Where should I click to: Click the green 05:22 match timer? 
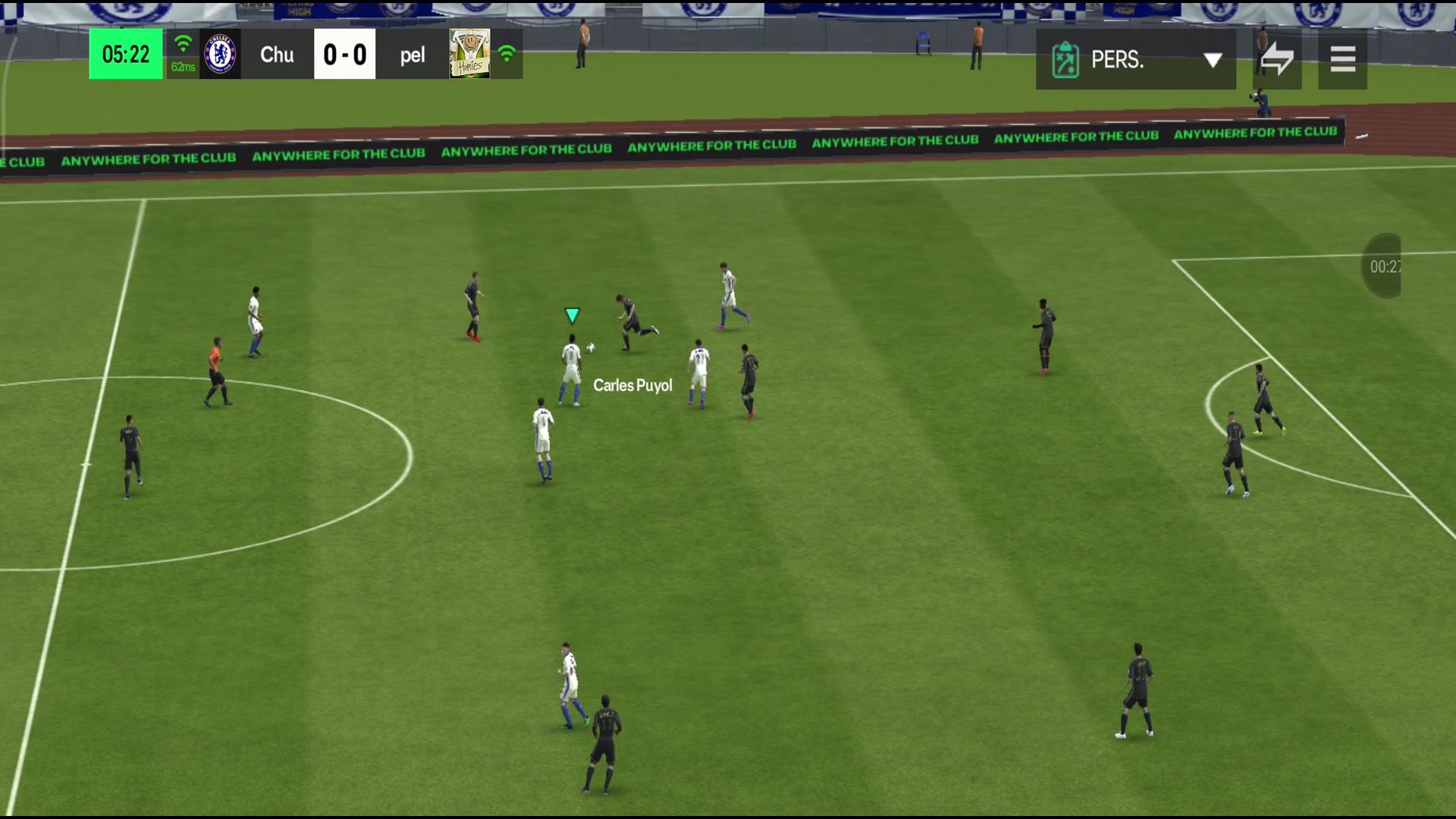point(125,54)
